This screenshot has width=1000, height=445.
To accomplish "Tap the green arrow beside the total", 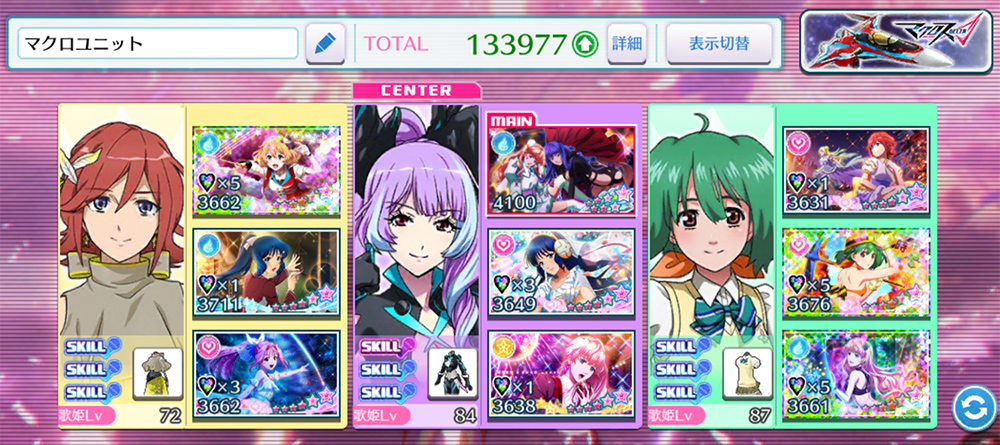I will [583, 44].
